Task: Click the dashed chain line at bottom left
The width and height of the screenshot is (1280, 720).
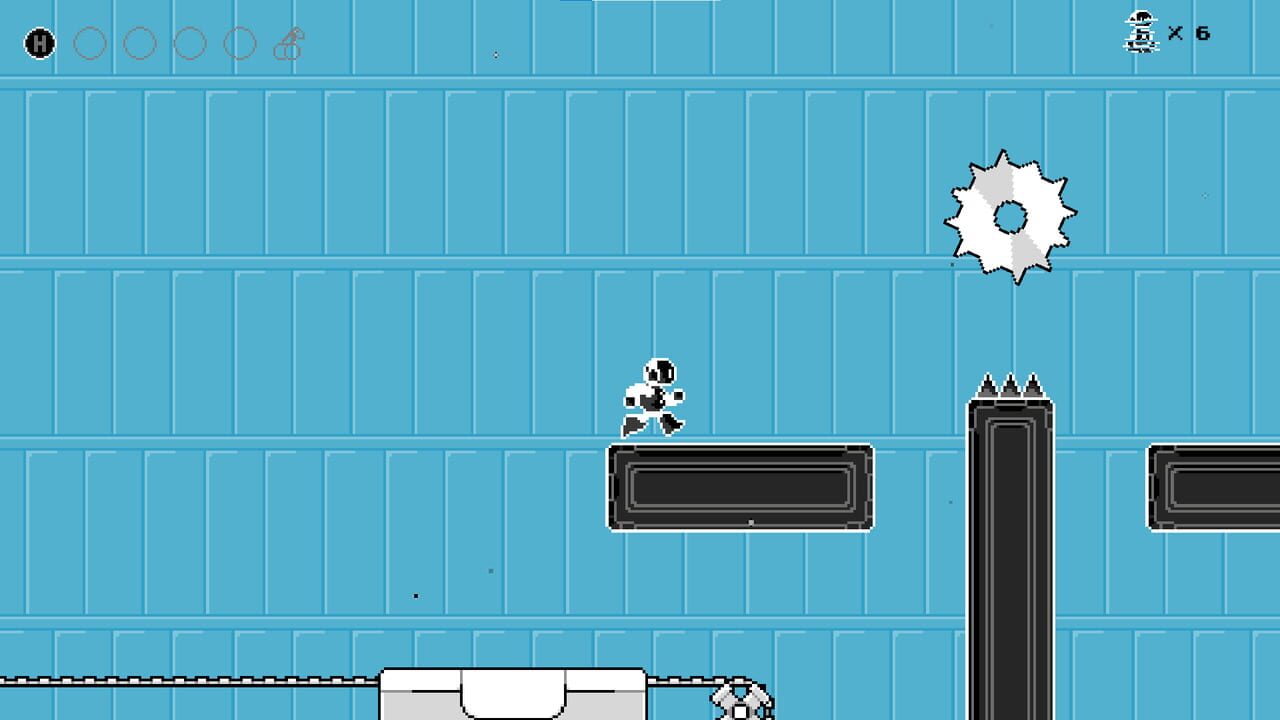Action: [180, 680]
